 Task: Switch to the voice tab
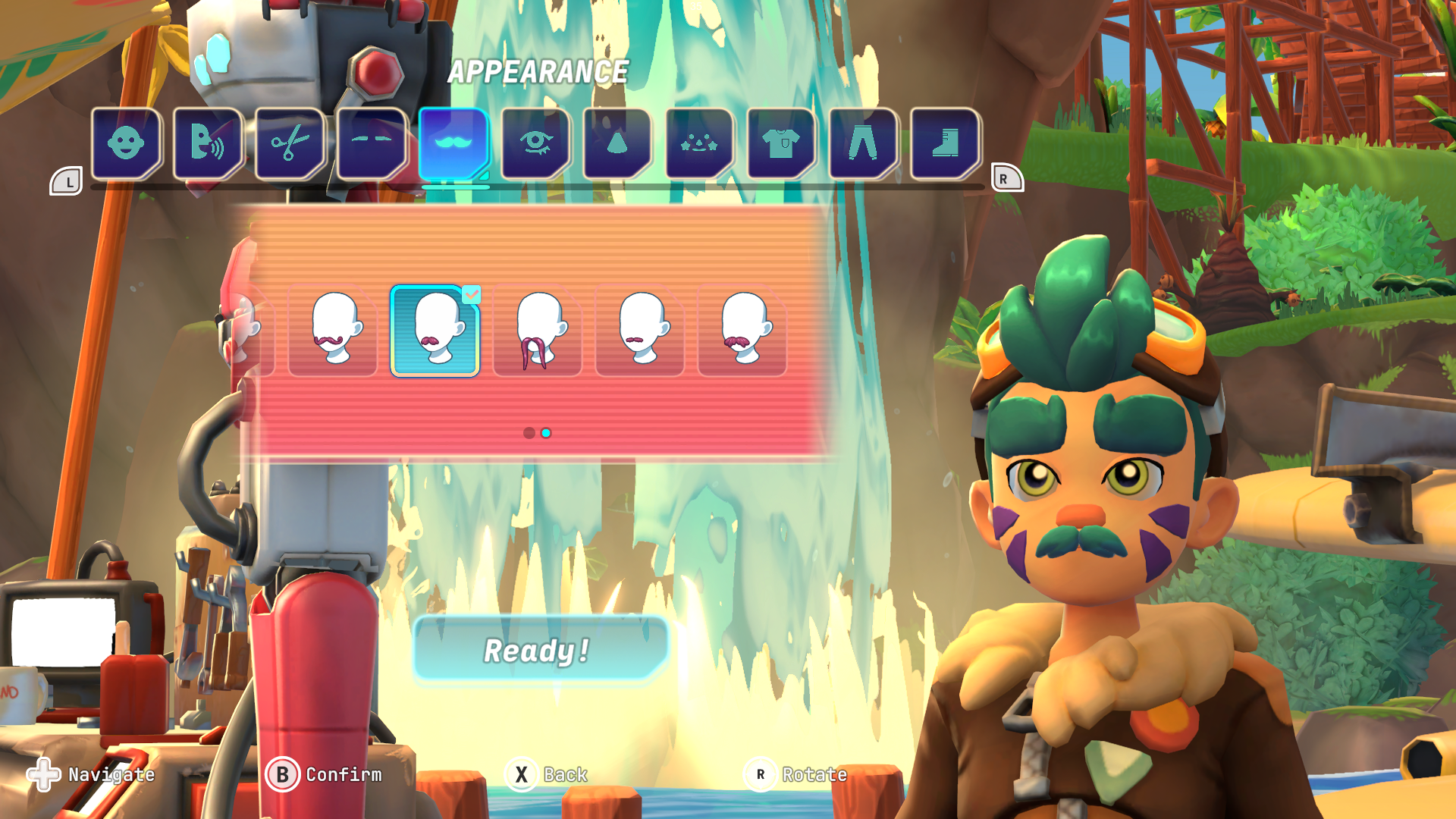coord(208,143)
